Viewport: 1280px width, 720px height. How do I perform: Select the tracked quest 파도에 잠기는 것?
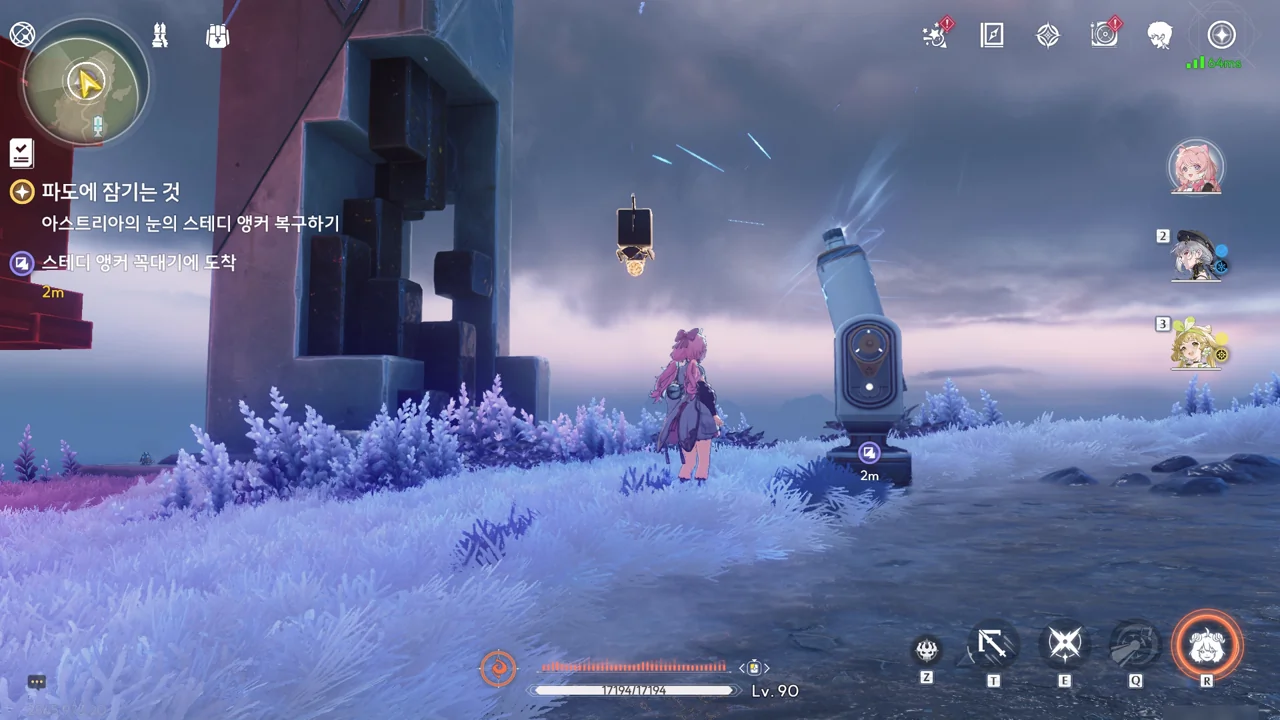tap(110, 192)
